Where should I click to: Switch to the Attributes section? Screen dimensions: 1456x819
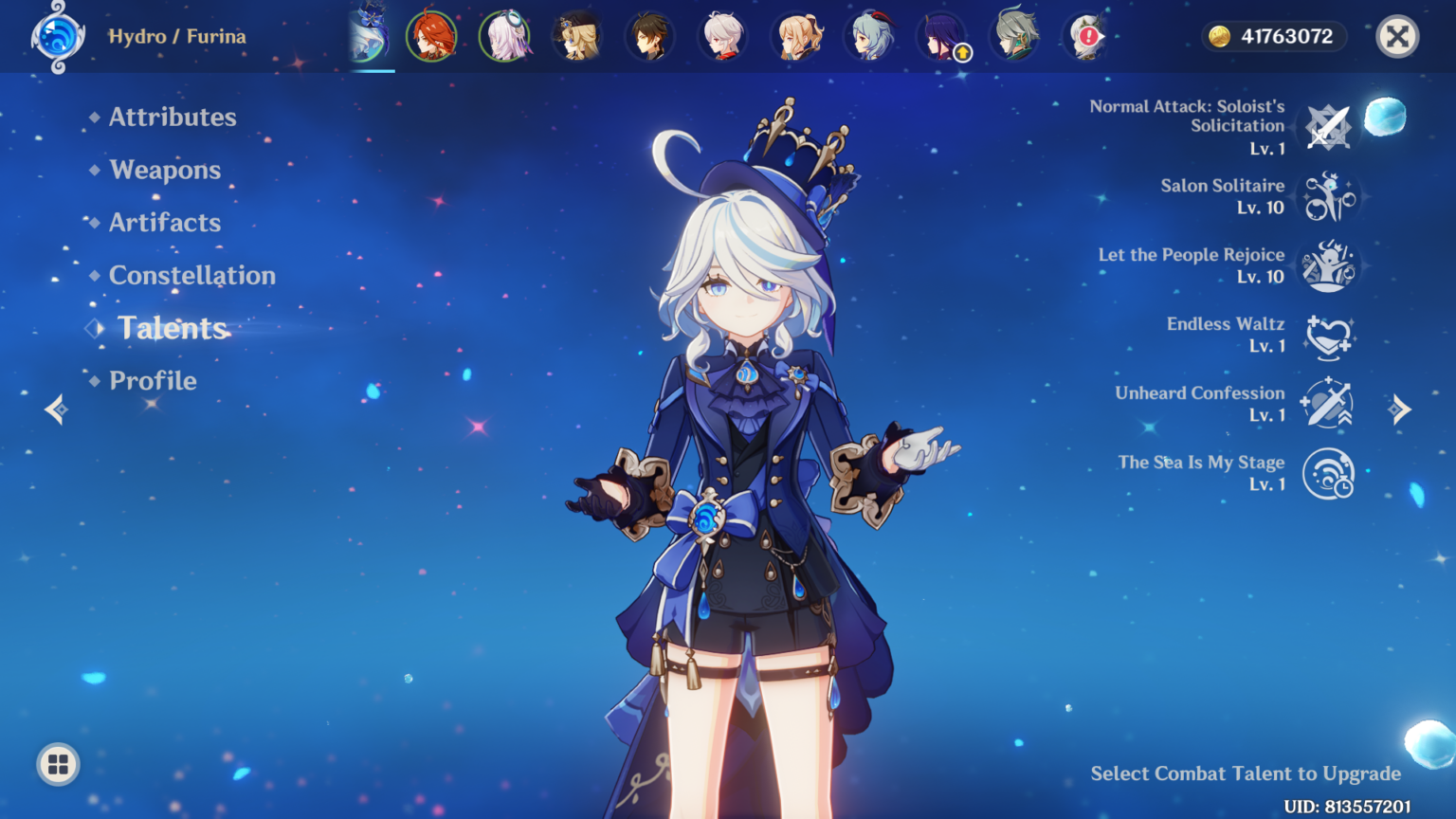point(173,117)
